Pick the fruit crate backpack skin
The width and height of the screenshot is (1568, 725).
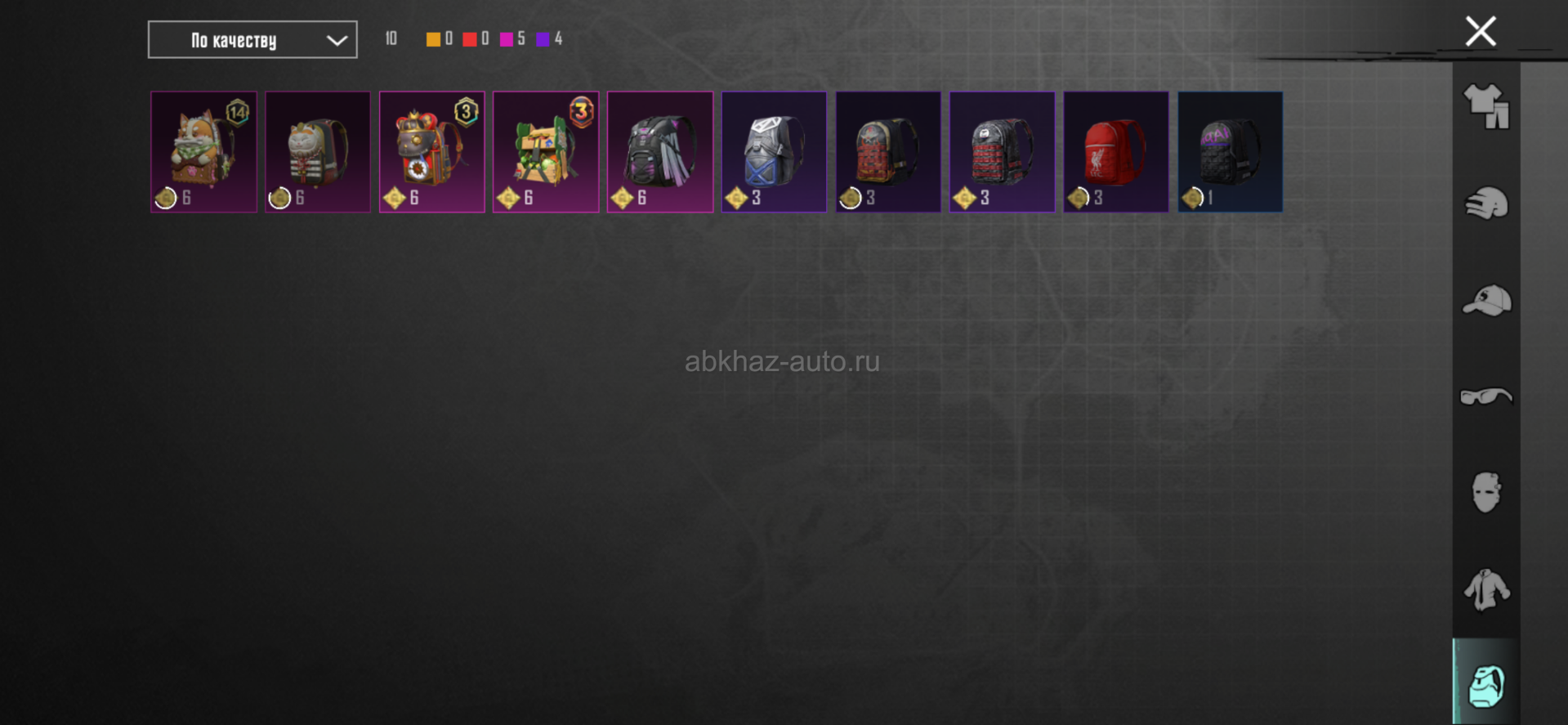(546, 152)
